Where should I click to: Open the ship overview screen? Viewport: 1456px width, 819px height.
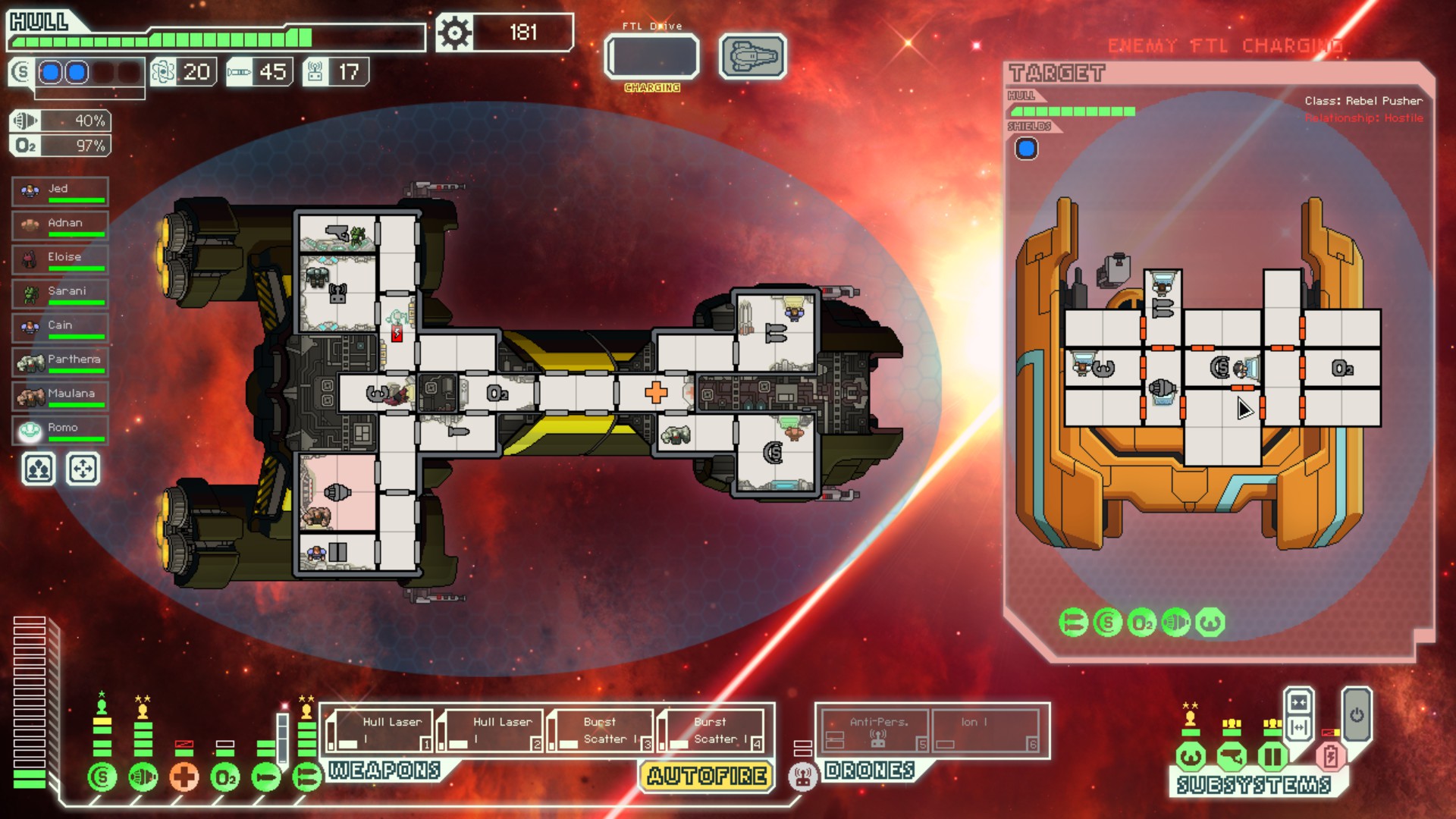(x=752, y=57)
